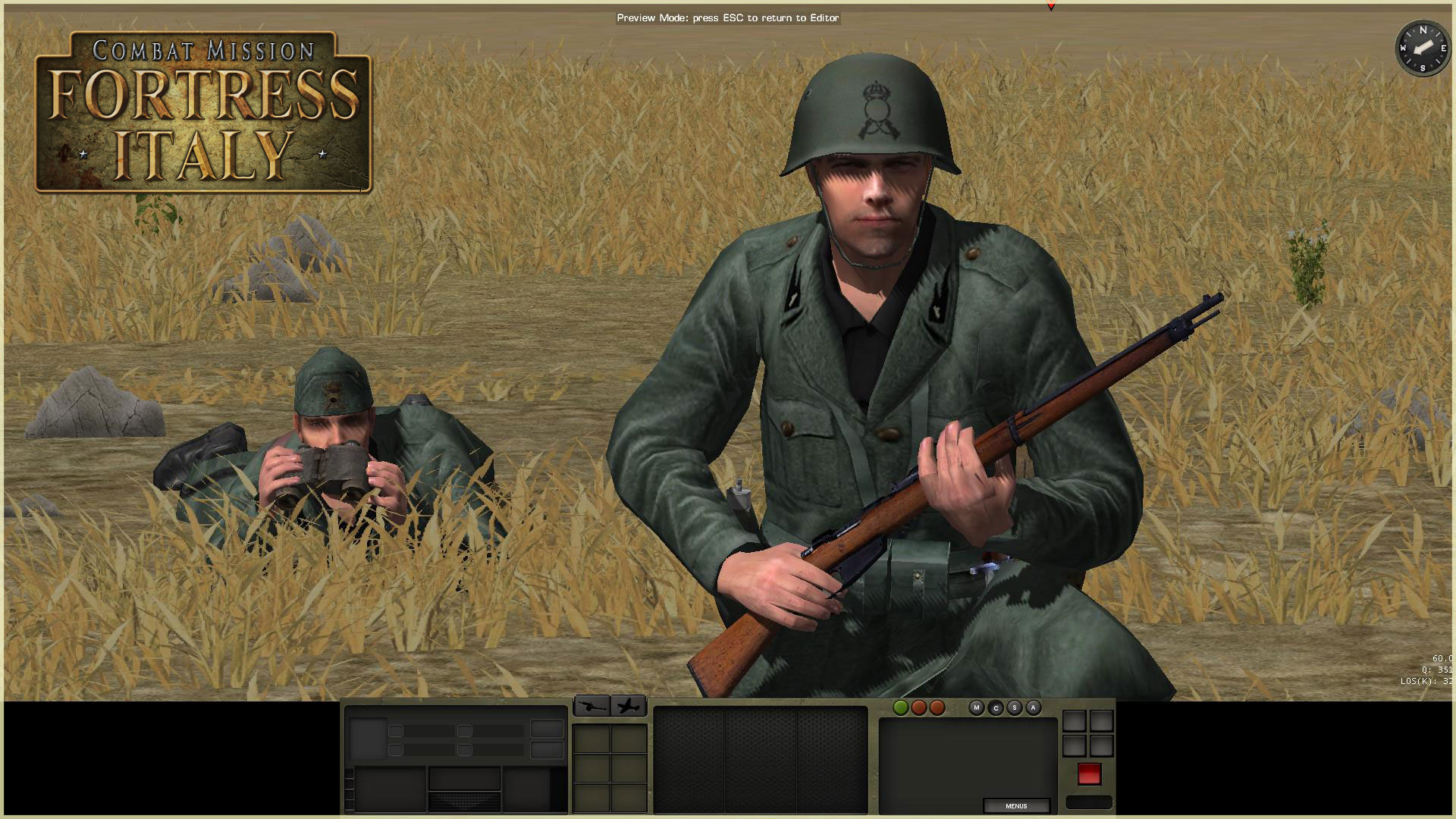
Task: Open the MENUS panel
Action: (x=1016, y=805)
